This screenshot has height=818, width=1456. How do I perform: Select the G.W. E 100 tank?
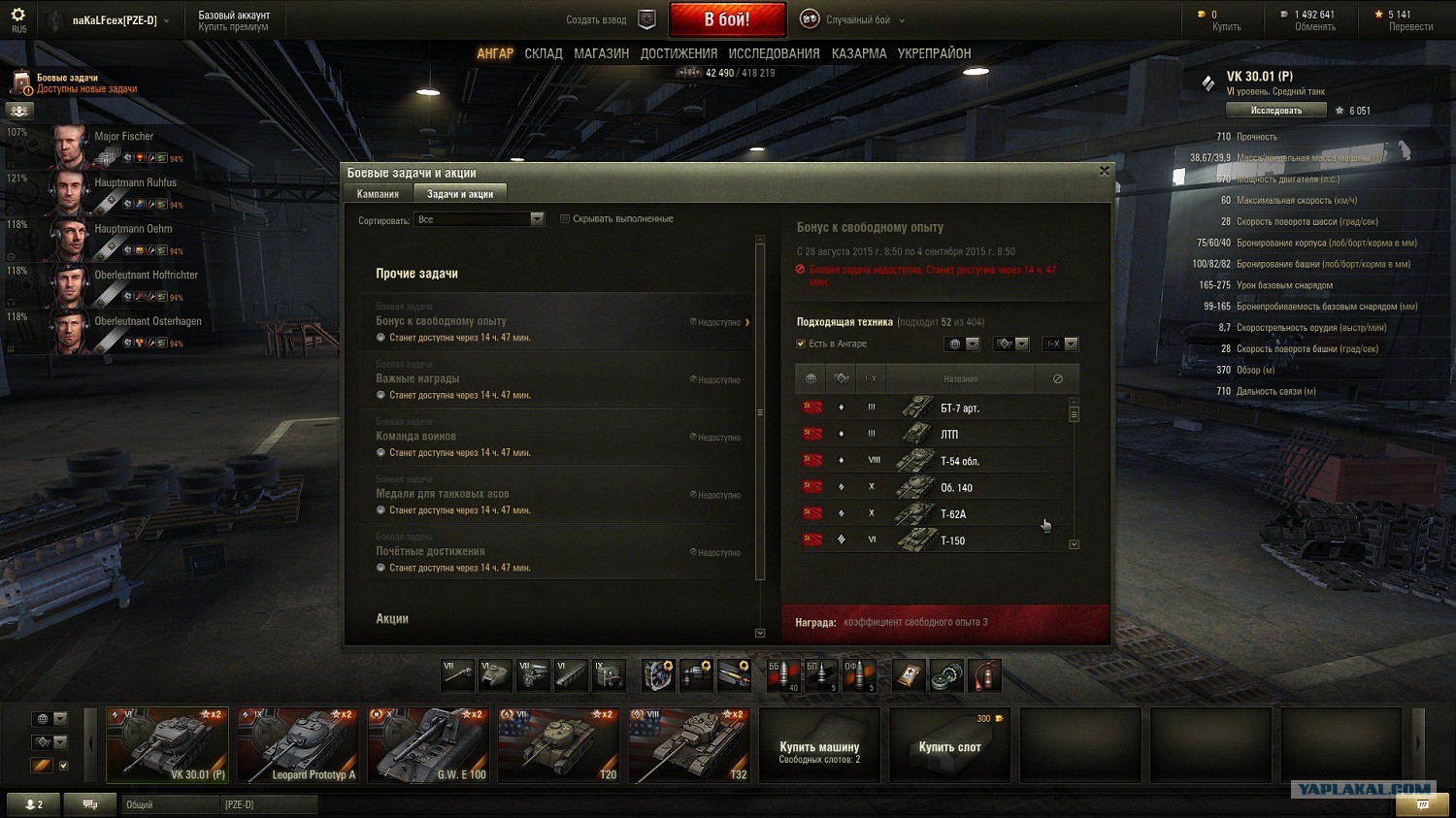point(428,745)
